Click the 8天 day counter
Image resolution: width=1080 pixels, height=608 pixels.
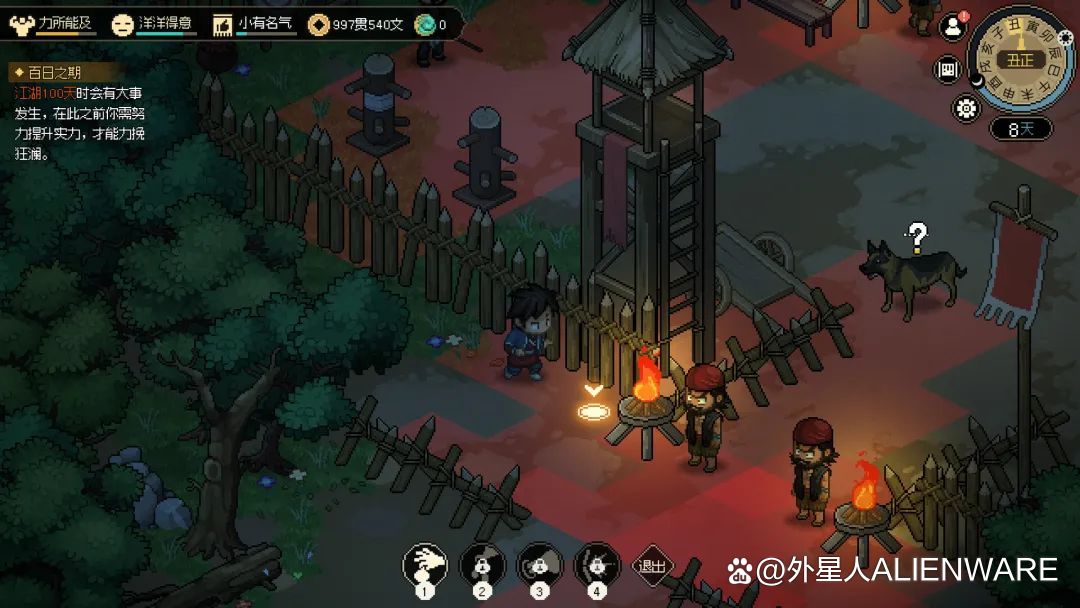point(1021,128)
